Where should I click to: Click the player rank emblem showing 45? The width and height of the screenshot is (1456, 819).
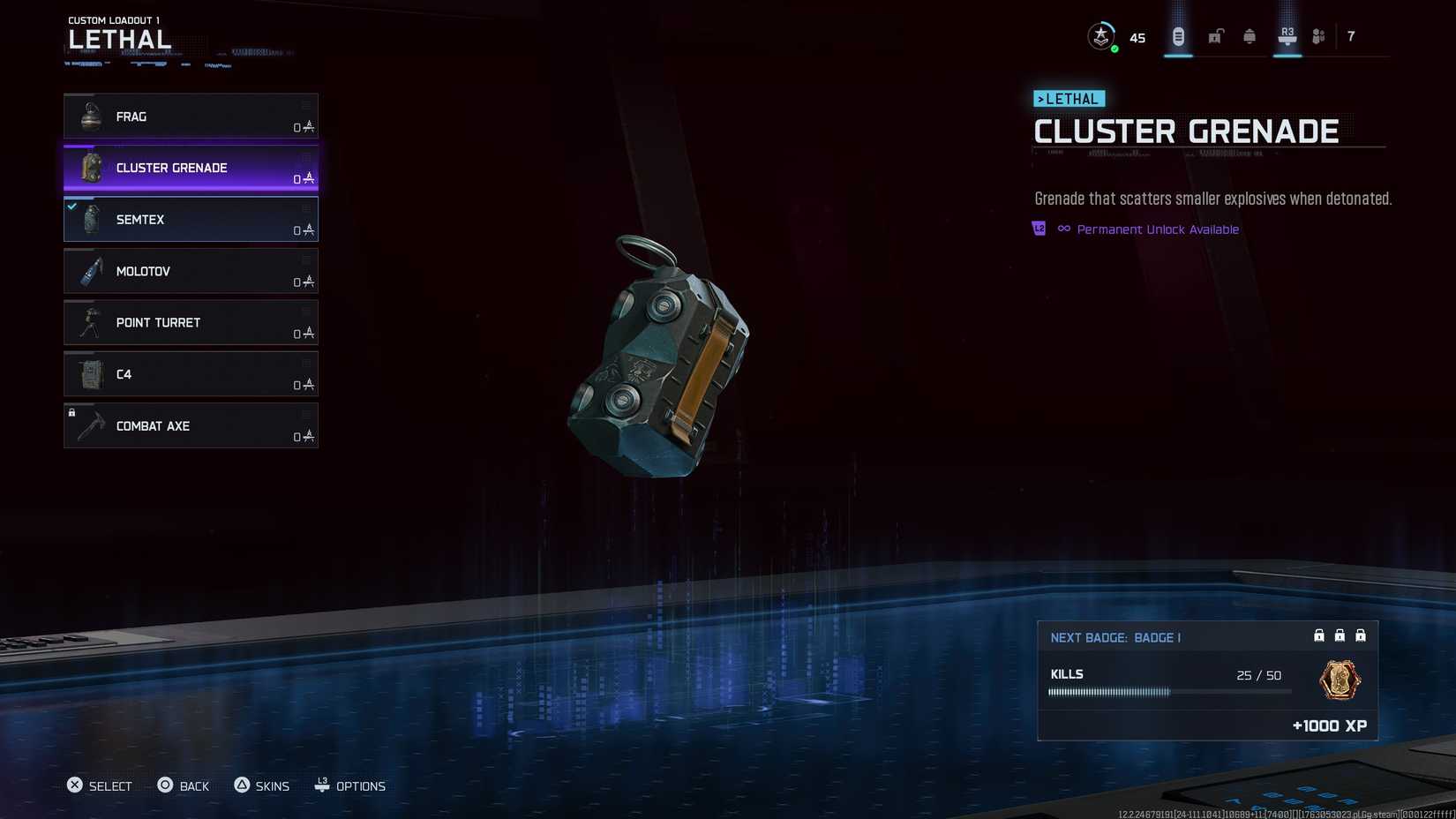coord(1100,36)
